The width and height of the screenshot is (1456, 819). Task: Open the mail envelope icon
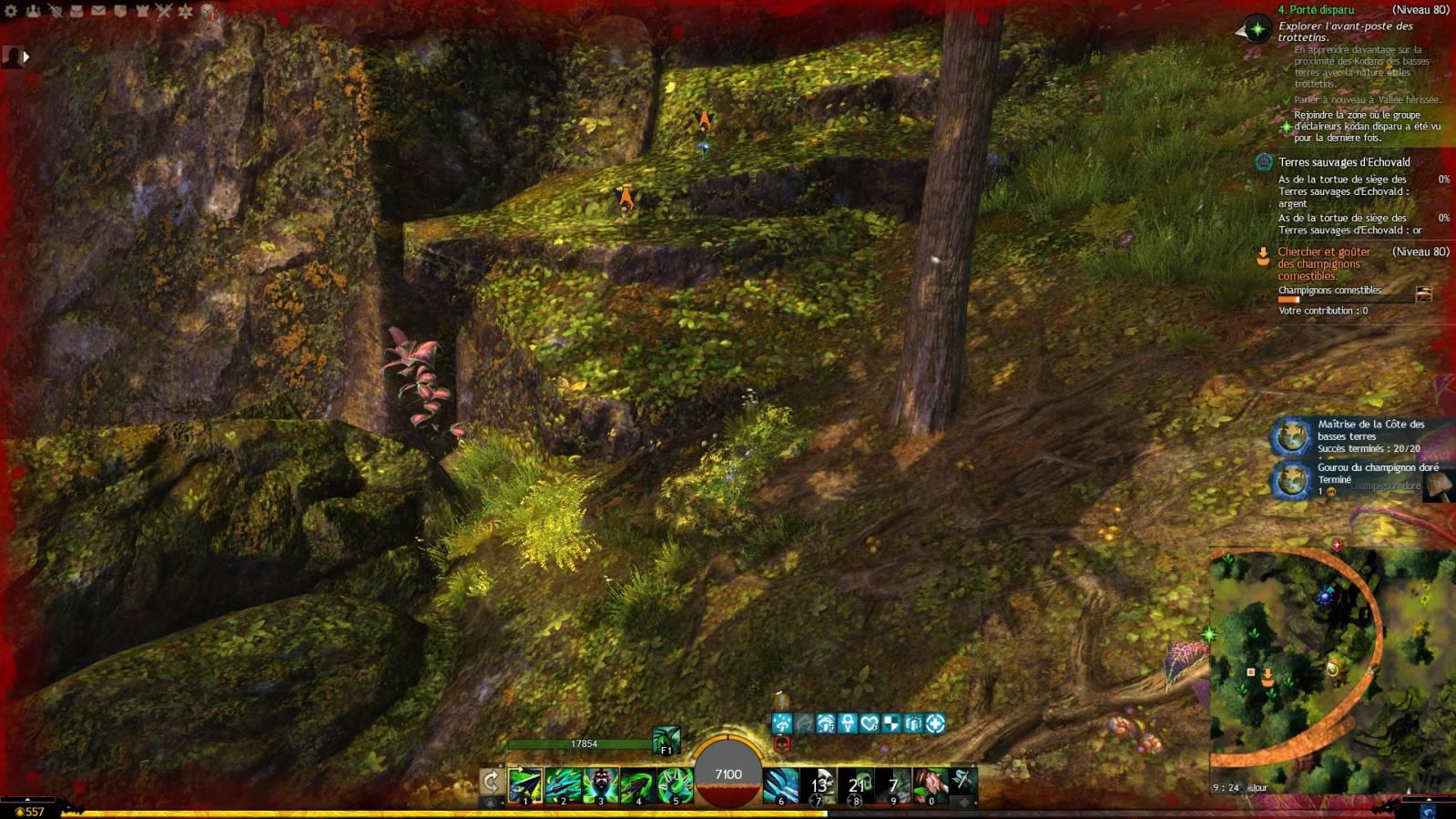tap(99, 11)
